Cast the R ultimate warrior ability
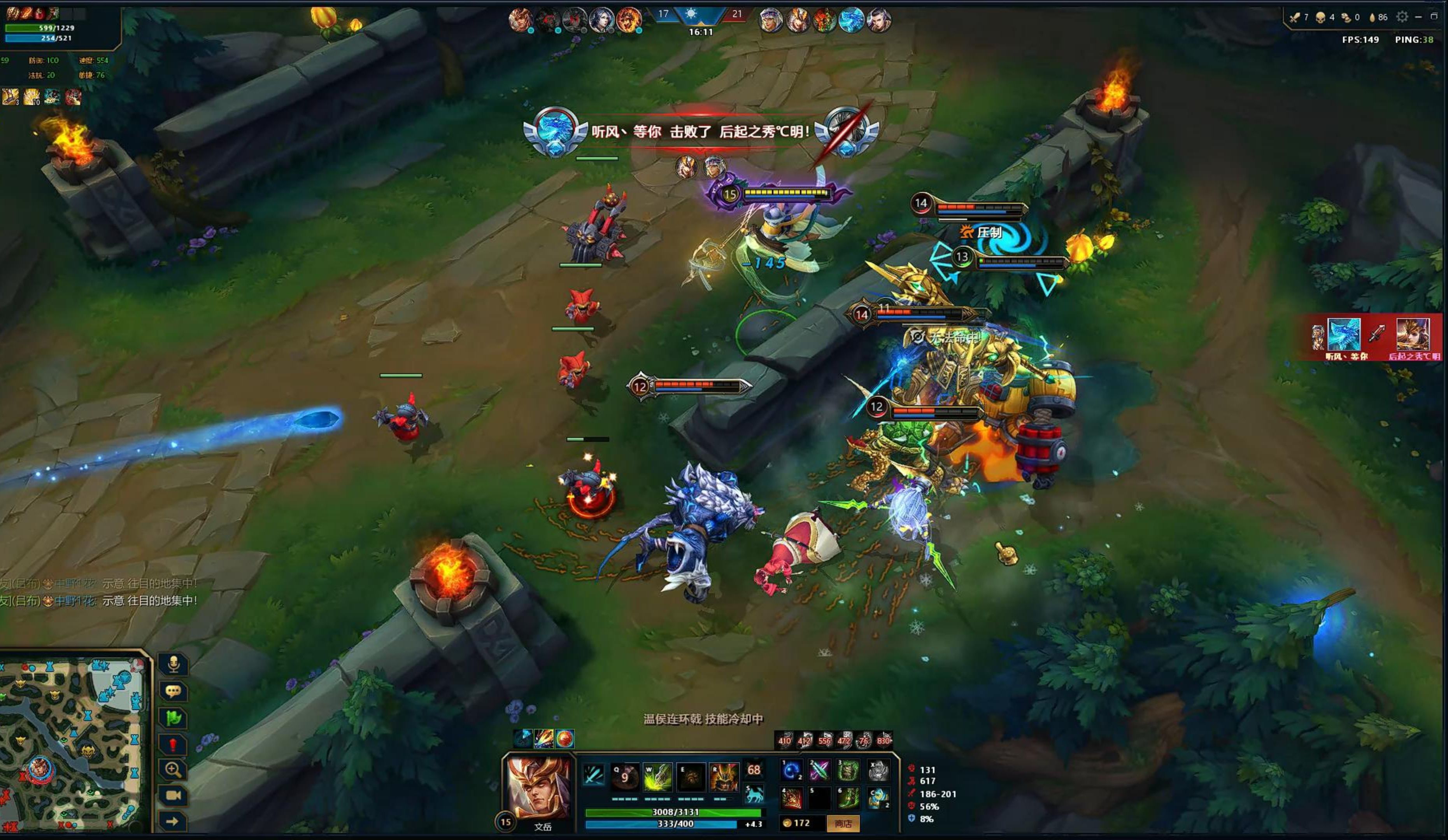 click(x=724, y=777)
